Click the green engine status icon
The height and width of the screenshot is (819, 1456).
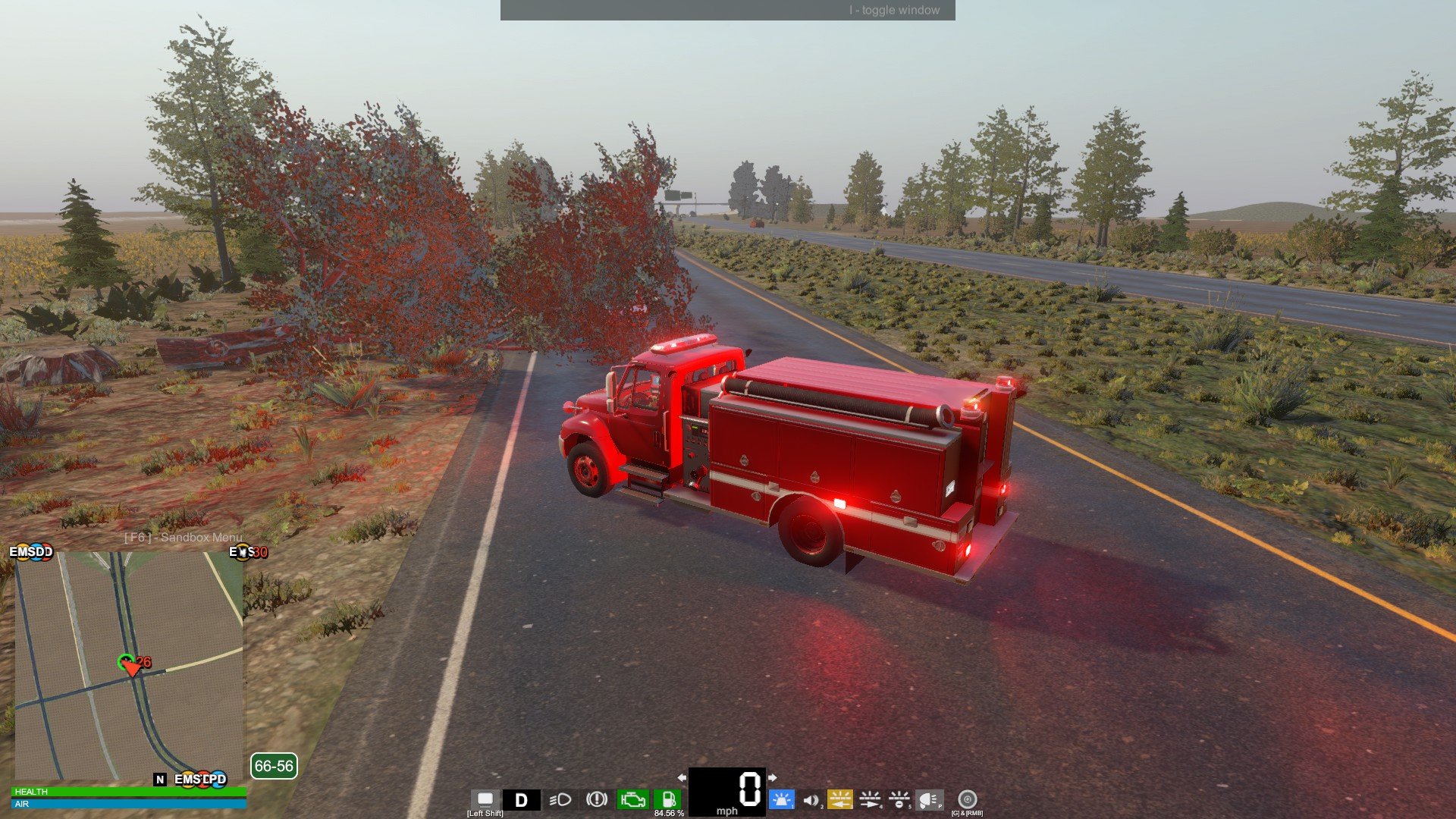(x=632, y=799)
